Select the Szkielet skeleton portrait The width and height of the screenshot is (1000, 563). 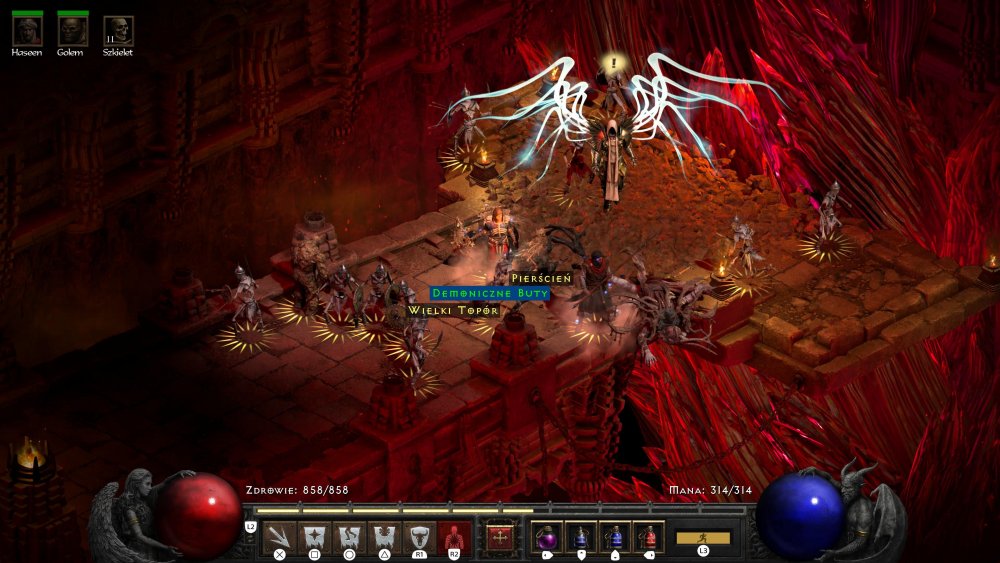pos(118,30)
